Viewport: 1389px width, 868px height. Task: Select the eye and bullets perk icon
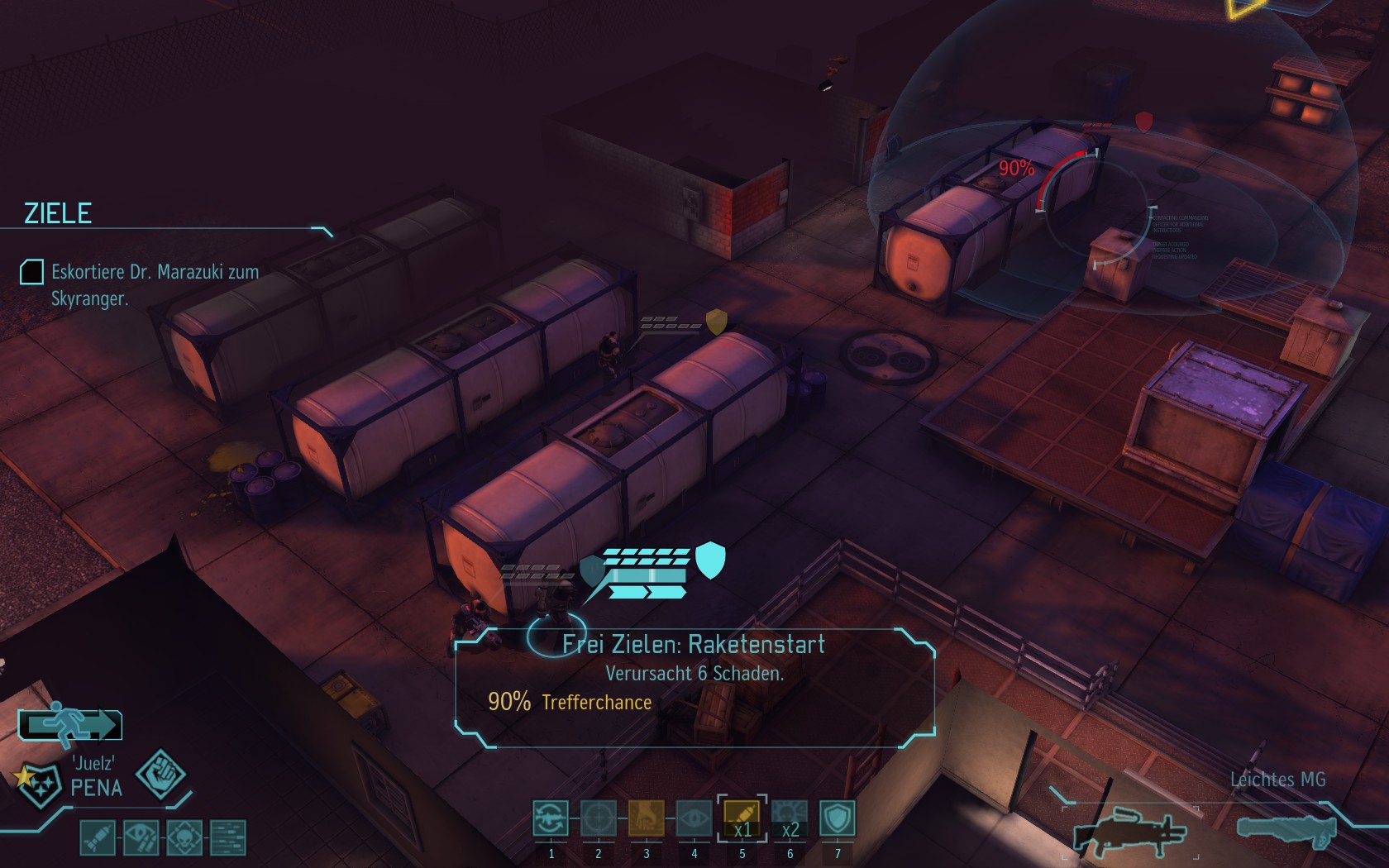[x=141, y=838]
